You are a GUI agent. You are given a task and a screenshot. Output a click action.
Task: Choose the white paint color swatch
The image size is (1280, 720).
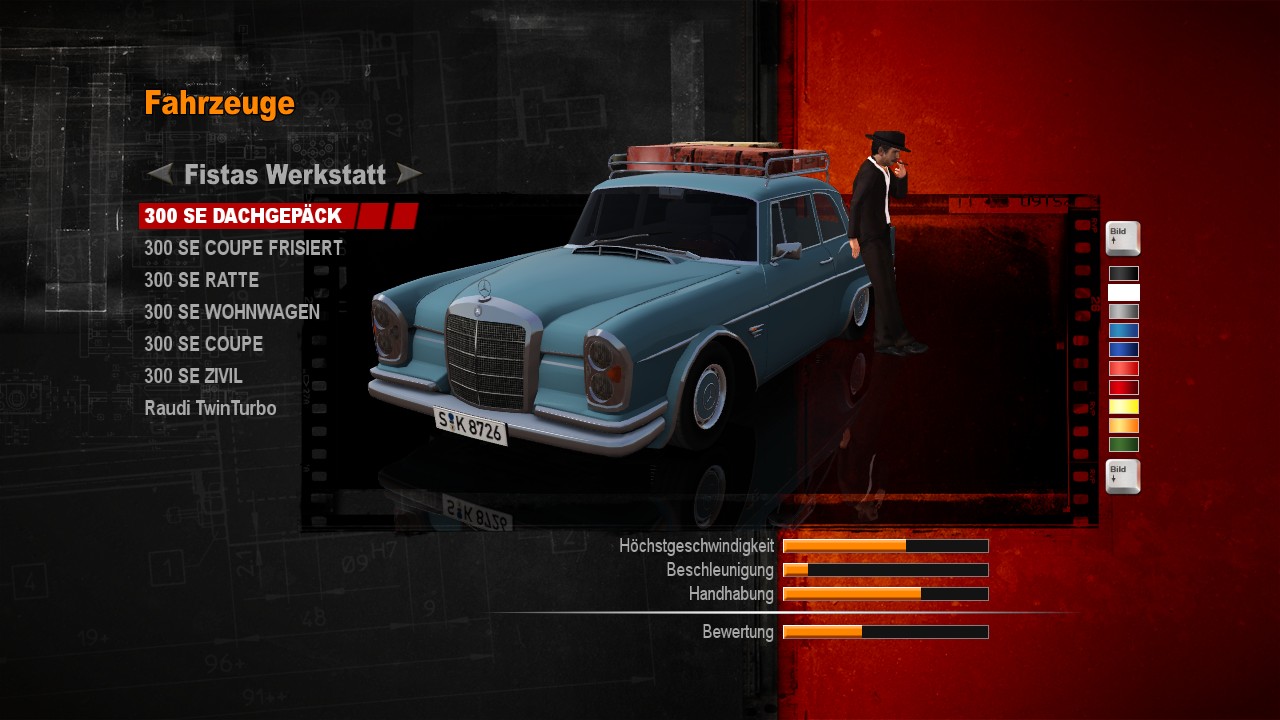(x=1123, y=292)
